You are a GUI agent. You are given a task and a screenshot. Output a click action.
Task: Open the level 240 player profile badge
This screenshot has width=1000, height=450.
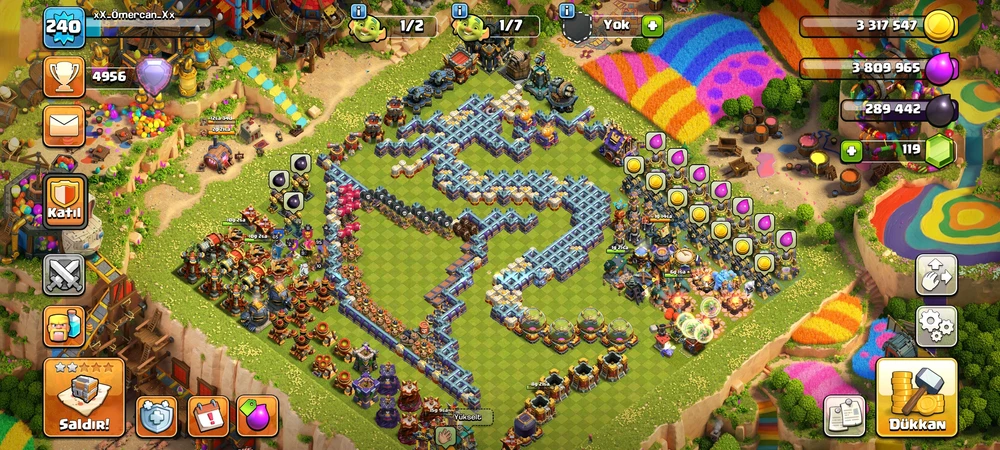[62, 28]
